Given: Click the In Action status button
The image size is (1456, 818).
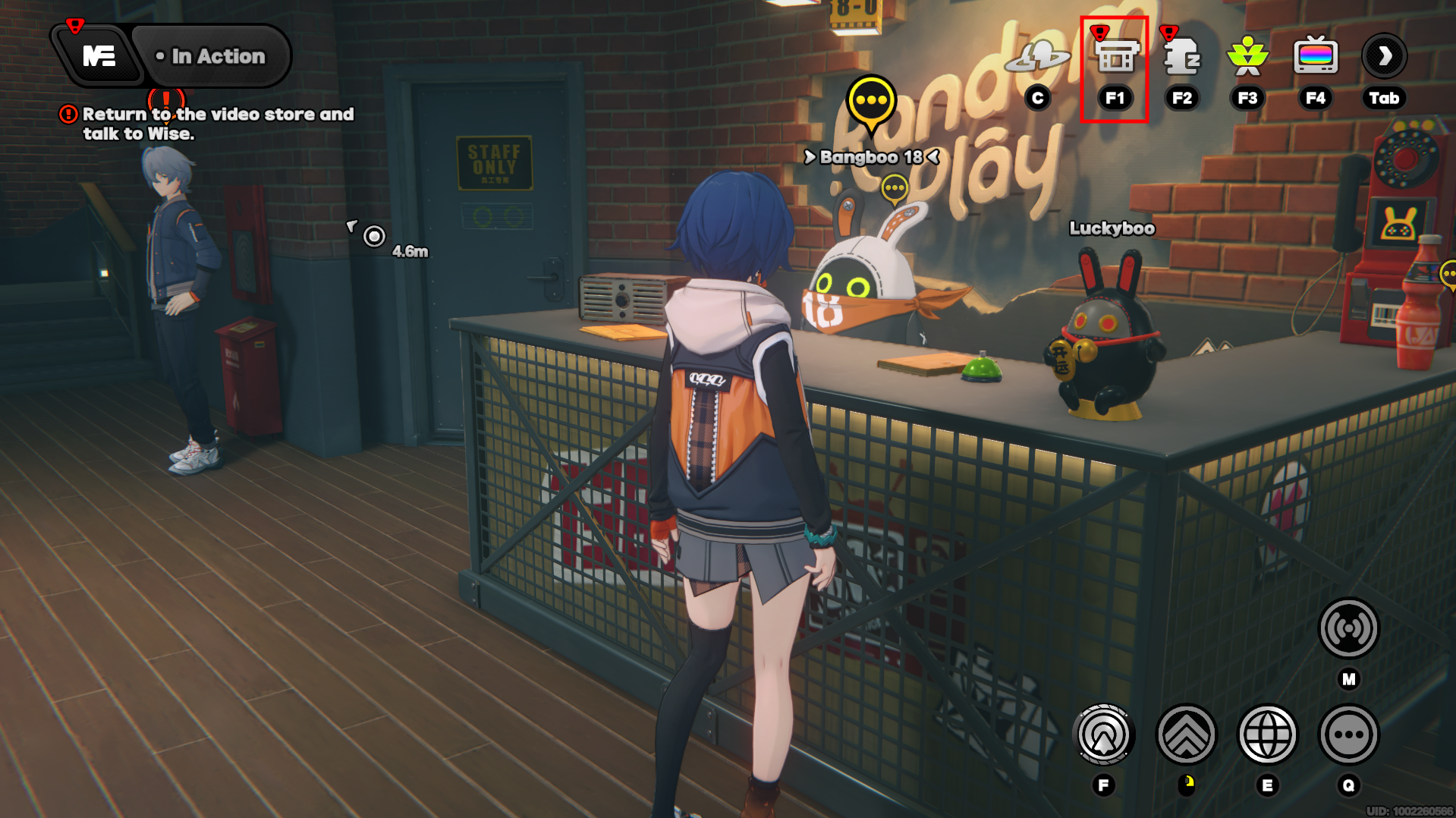Looking at the screenshot, I should click(212, 56).
